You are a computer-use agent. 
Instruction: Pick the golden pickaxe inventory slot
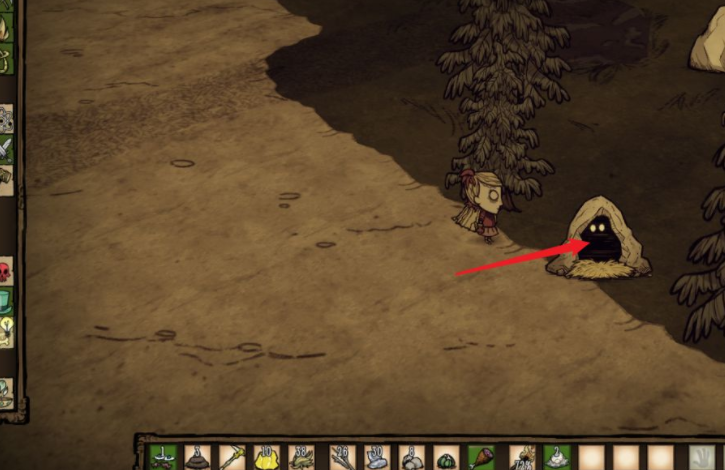[x=231, y=458]
